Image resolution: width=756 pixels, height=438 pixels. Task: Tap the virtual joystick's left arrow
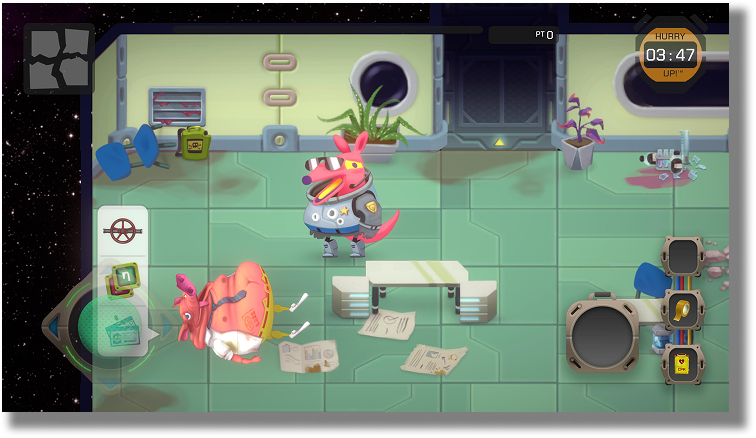pyautogui.click(x=52, y=326)
